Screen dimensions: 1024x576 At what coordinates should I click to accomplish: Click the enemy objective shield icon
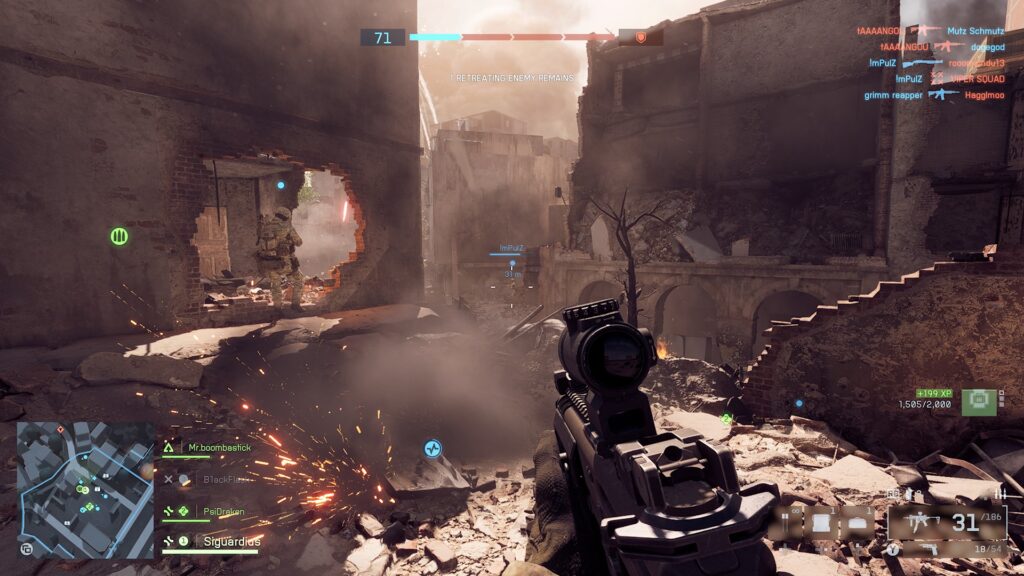(x=641, y=37)
